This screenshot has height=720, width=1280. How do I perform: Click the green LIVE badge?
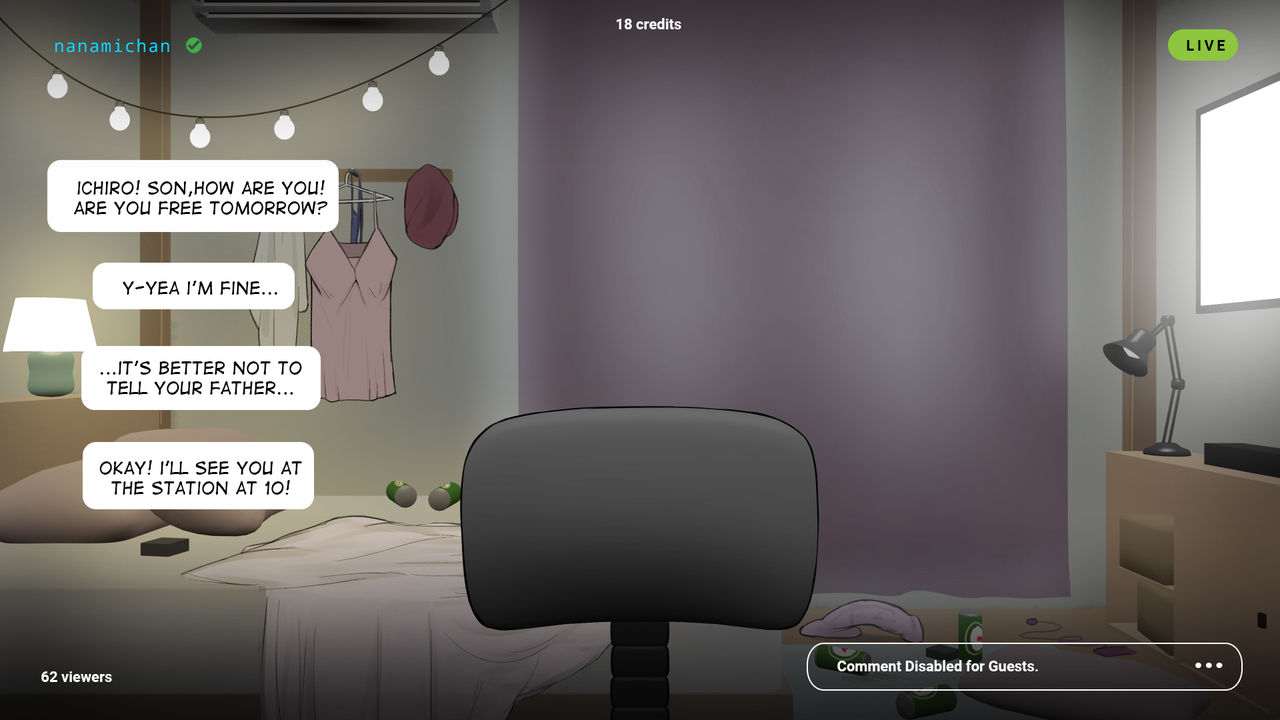coord(1202,45)
